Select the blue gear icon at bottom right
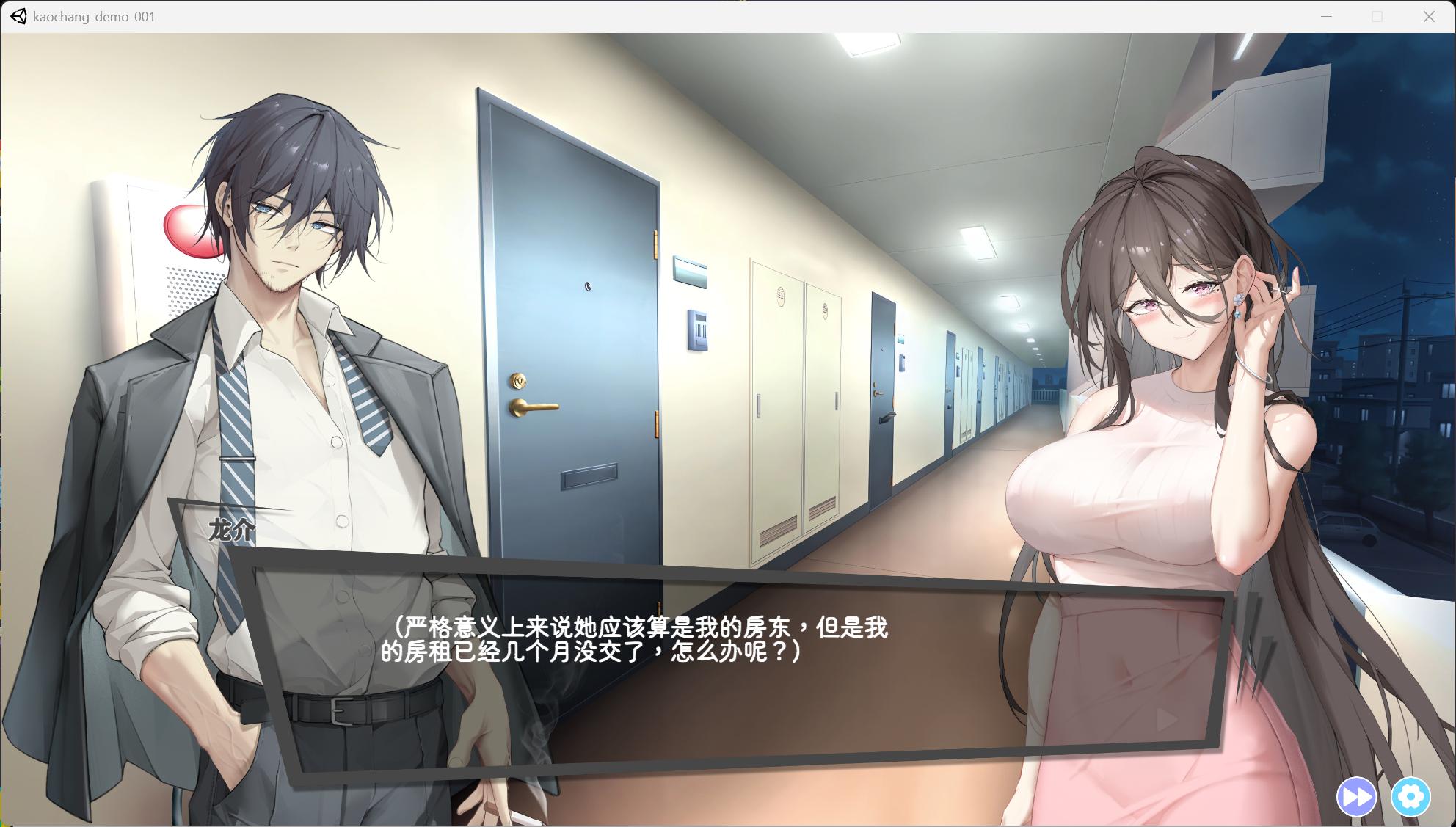 point(1412,795)
